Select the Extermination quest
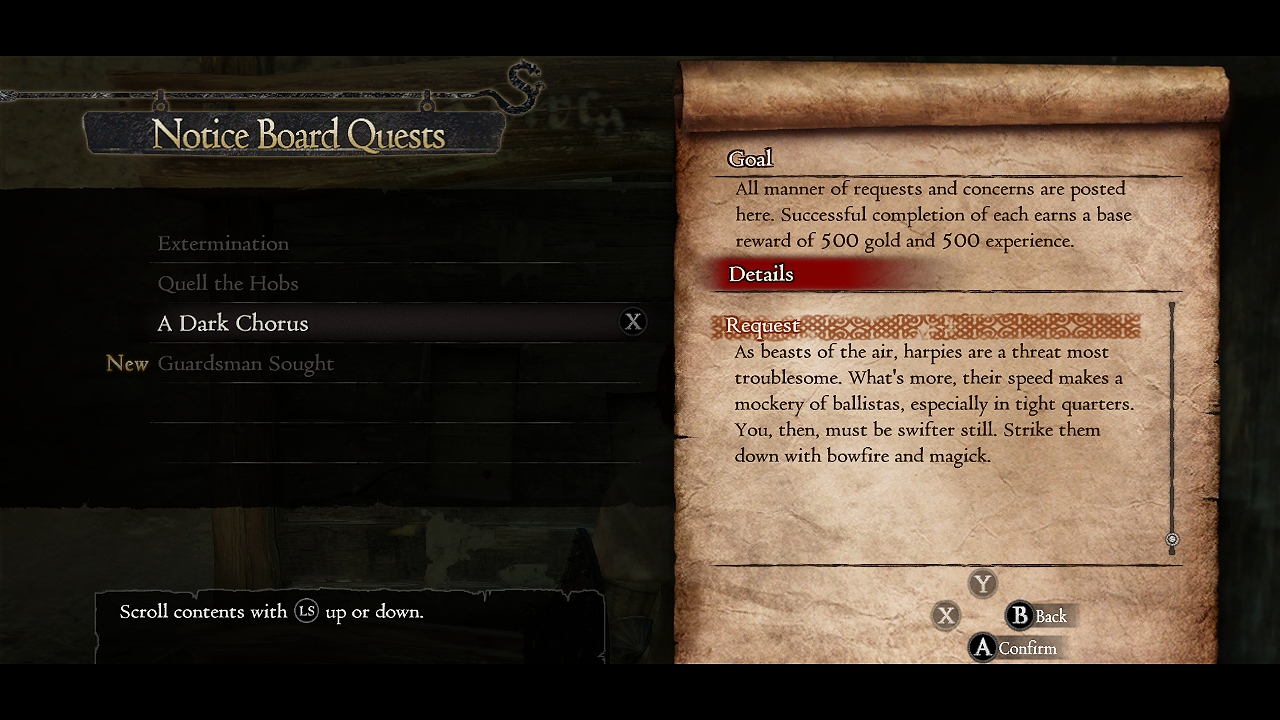 (x=223, y=244)
